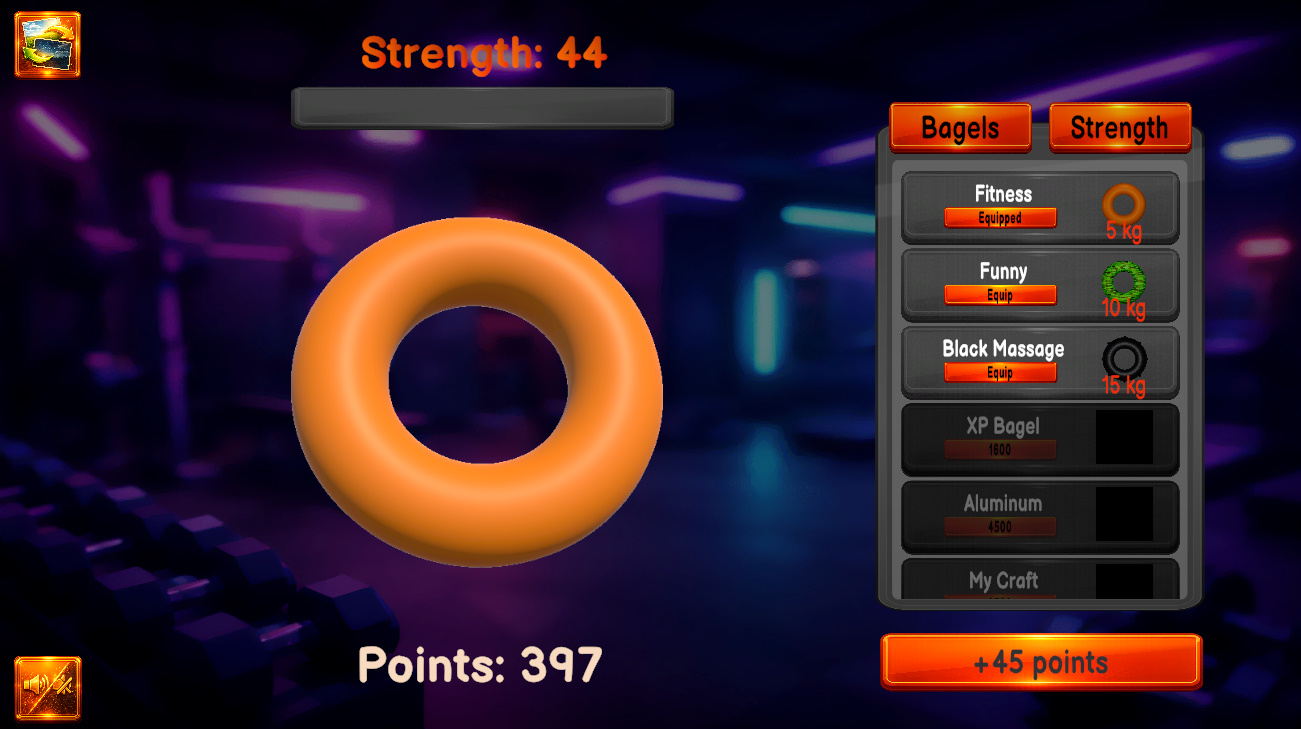Switch to the Strength tab
Screen dimensions: 1301x729
[x=1119, y=127]
